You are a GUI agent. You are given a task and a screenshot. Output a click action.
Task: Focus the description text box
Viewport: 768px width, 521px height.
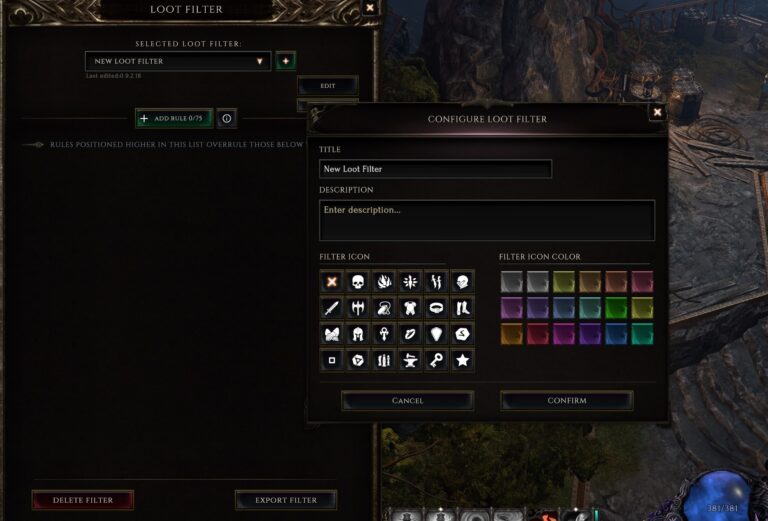[486, 220]
